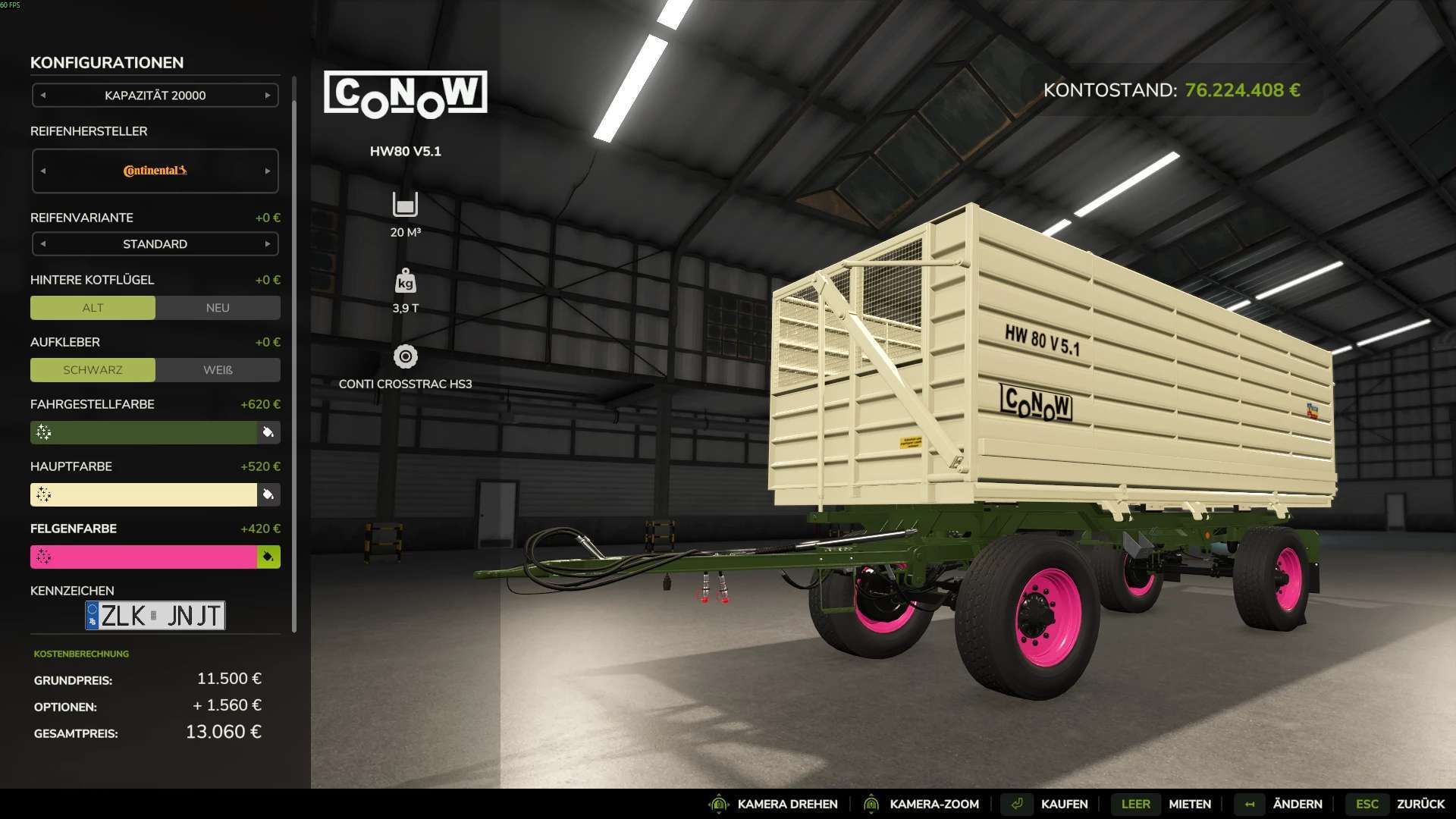The image size is (1456, 819).
Task: Change Reifenvariante using the right arrow
Action: point(267,244)
